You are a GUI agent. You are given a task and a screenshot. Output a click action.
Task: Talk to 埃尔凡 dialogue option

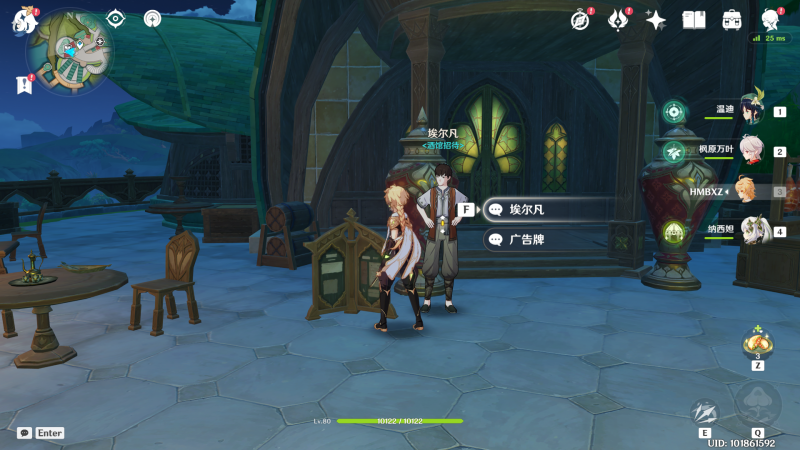545,210
